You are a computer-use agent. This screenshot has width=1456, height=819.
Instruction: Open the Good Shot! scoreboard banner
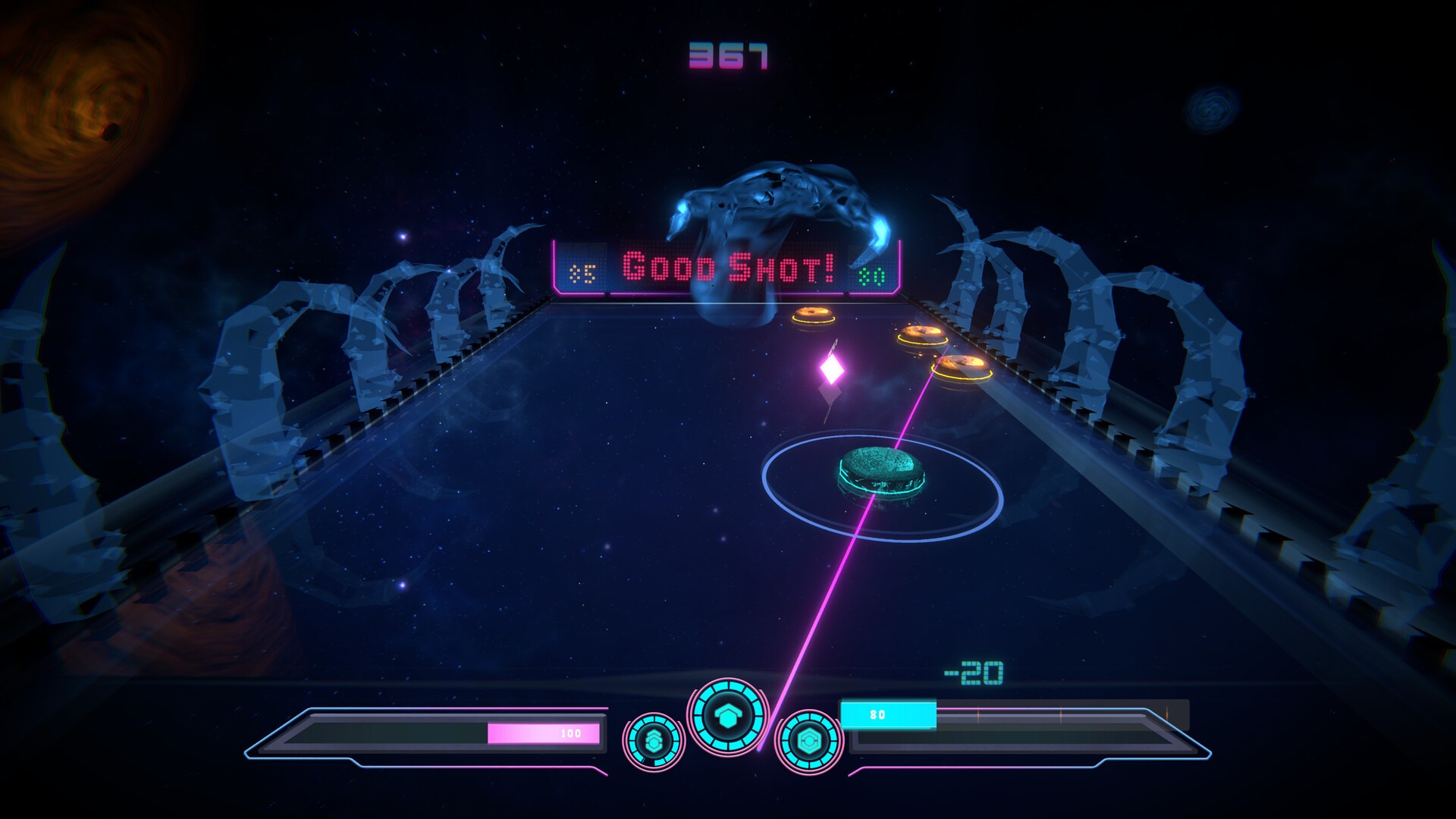[x=726, y=267]
